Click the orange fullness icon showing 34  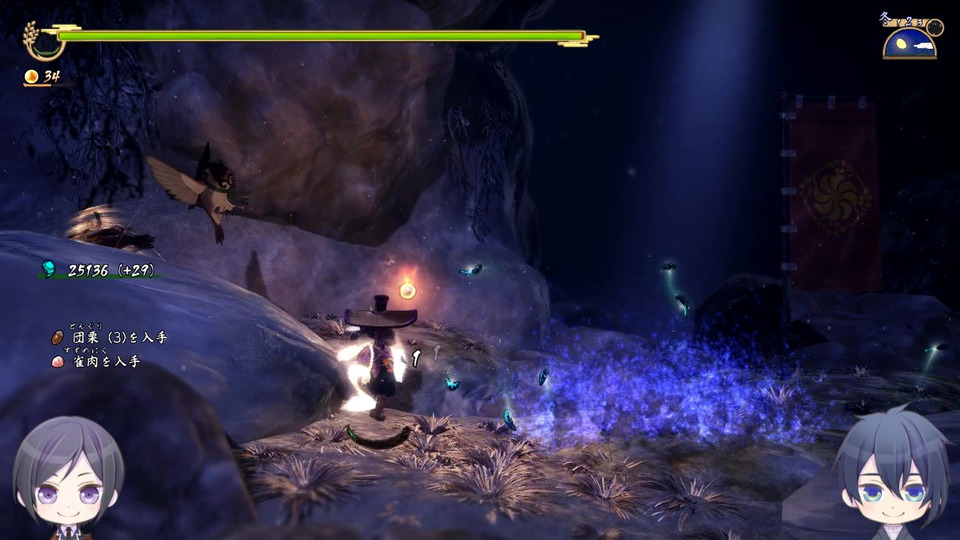pyautogui.click(x=32, y=76)
